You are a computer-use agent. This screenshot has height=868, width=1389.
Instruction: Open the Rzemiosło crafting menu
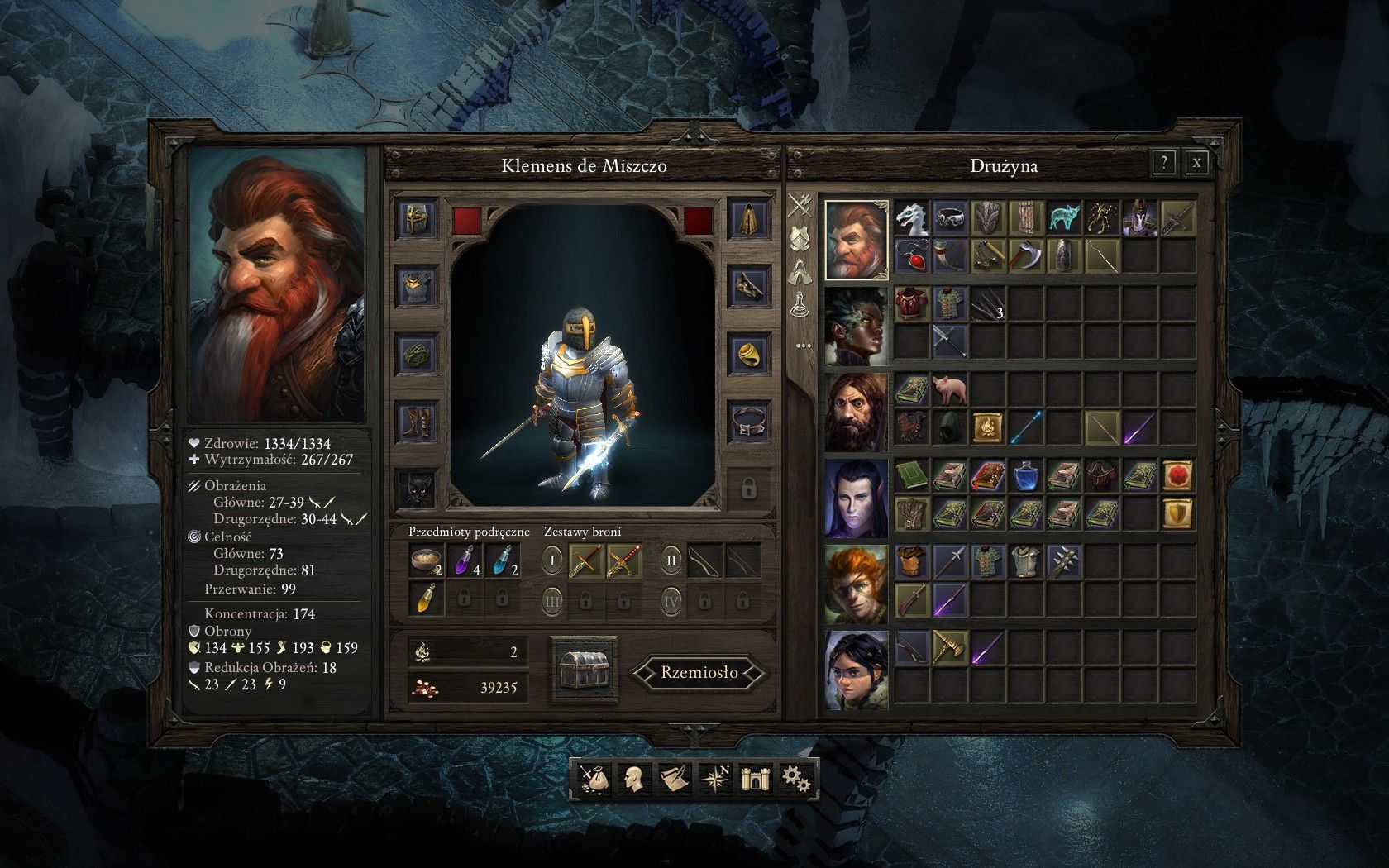coord(699,672)
